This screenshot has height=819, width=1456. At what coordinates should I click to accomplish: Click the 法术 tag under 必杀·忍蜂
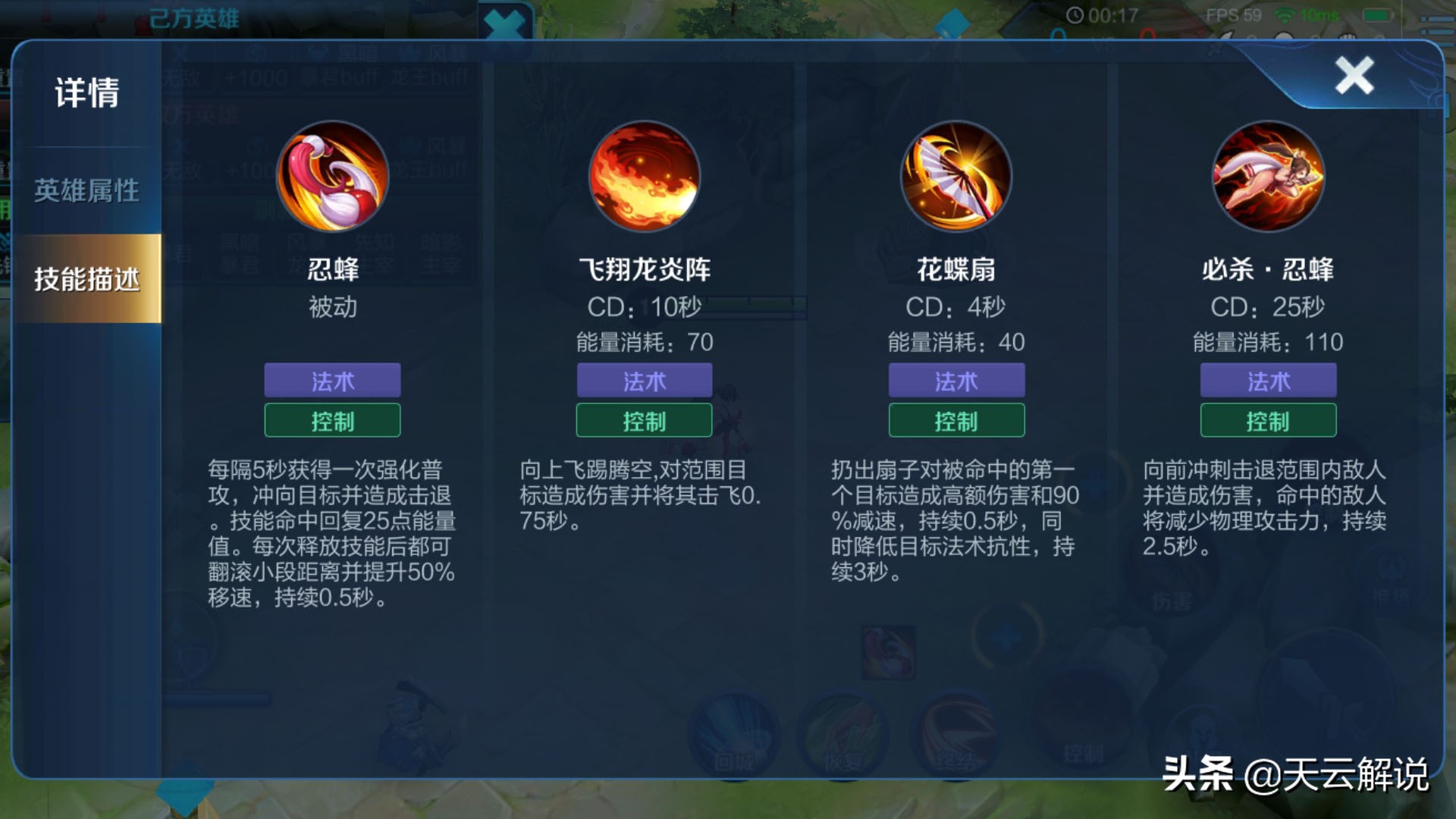click(1266, 381)
